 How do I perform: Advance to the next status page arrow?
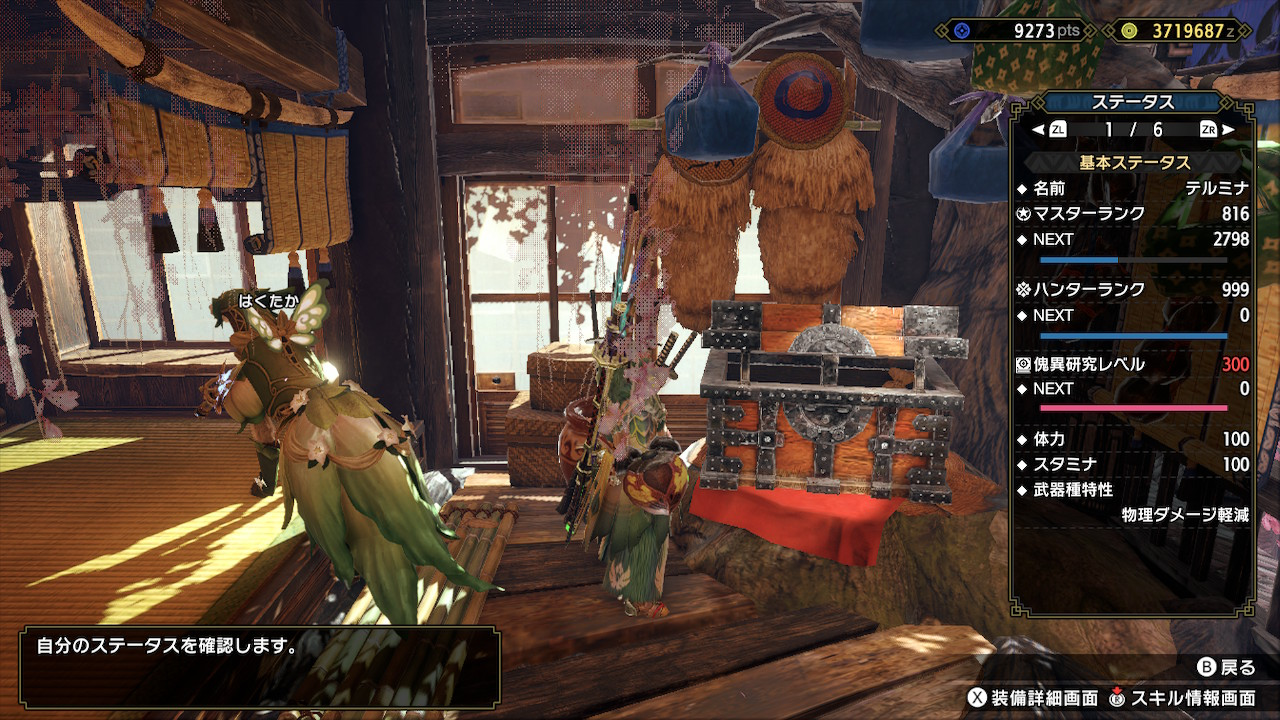pyautogui.click(x=1228, y=130)
